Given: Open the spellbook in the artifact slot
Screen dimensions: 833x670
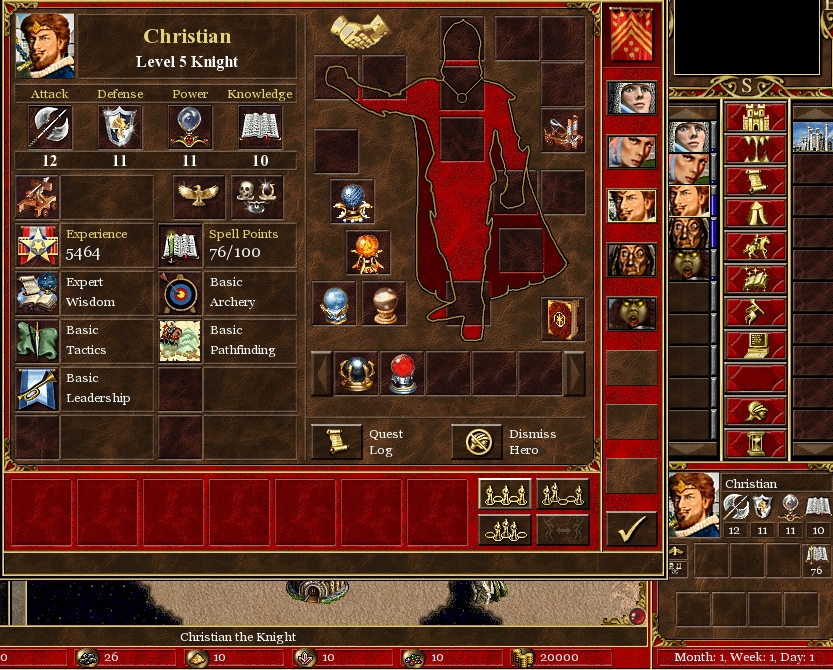Looking at the screenshot, I should (x=563, y=319).
